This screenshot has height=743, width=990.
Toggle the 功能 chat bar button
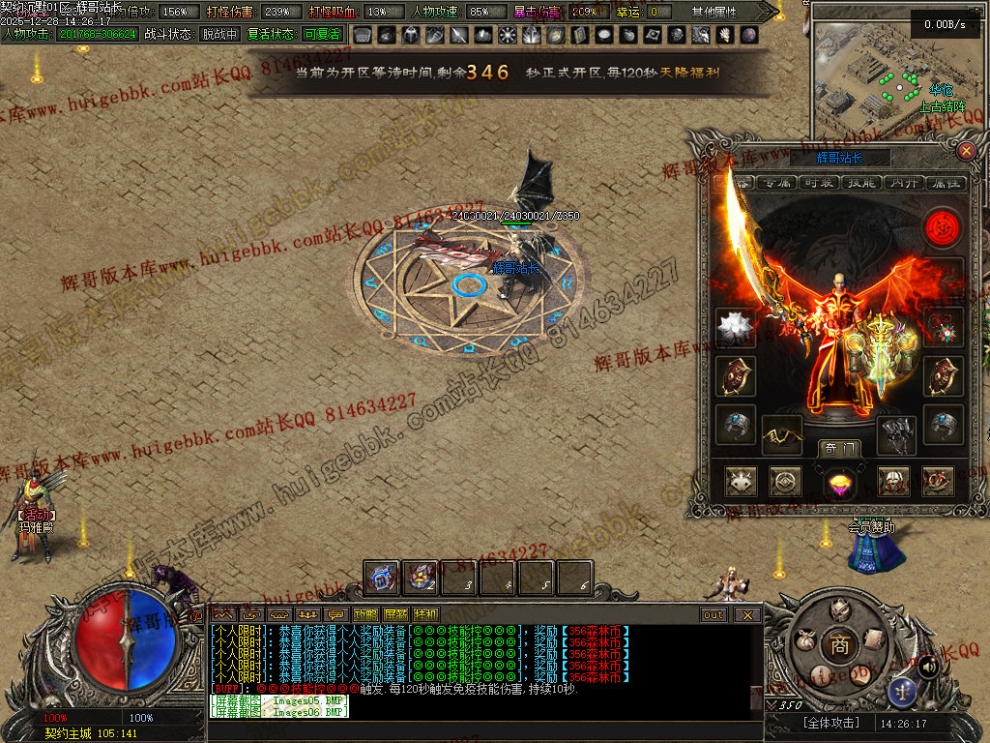(x=365, y=614)
